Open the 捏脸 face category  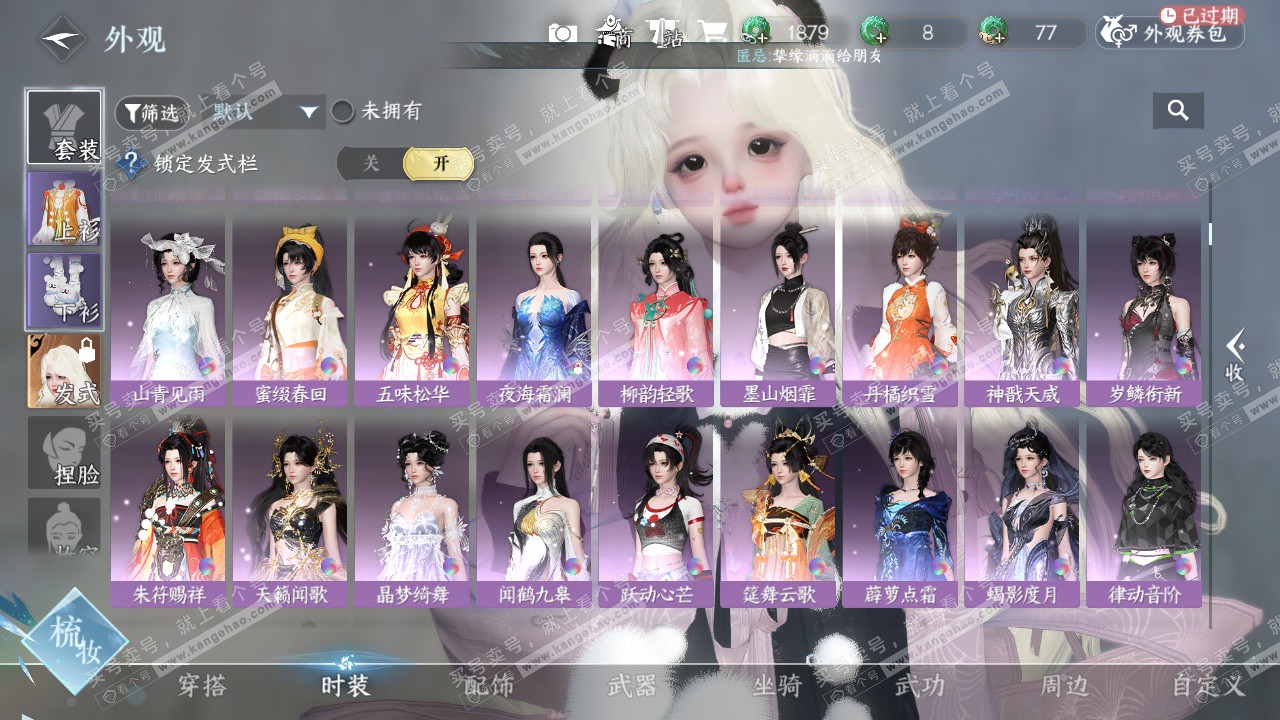(x=64, y=453)
